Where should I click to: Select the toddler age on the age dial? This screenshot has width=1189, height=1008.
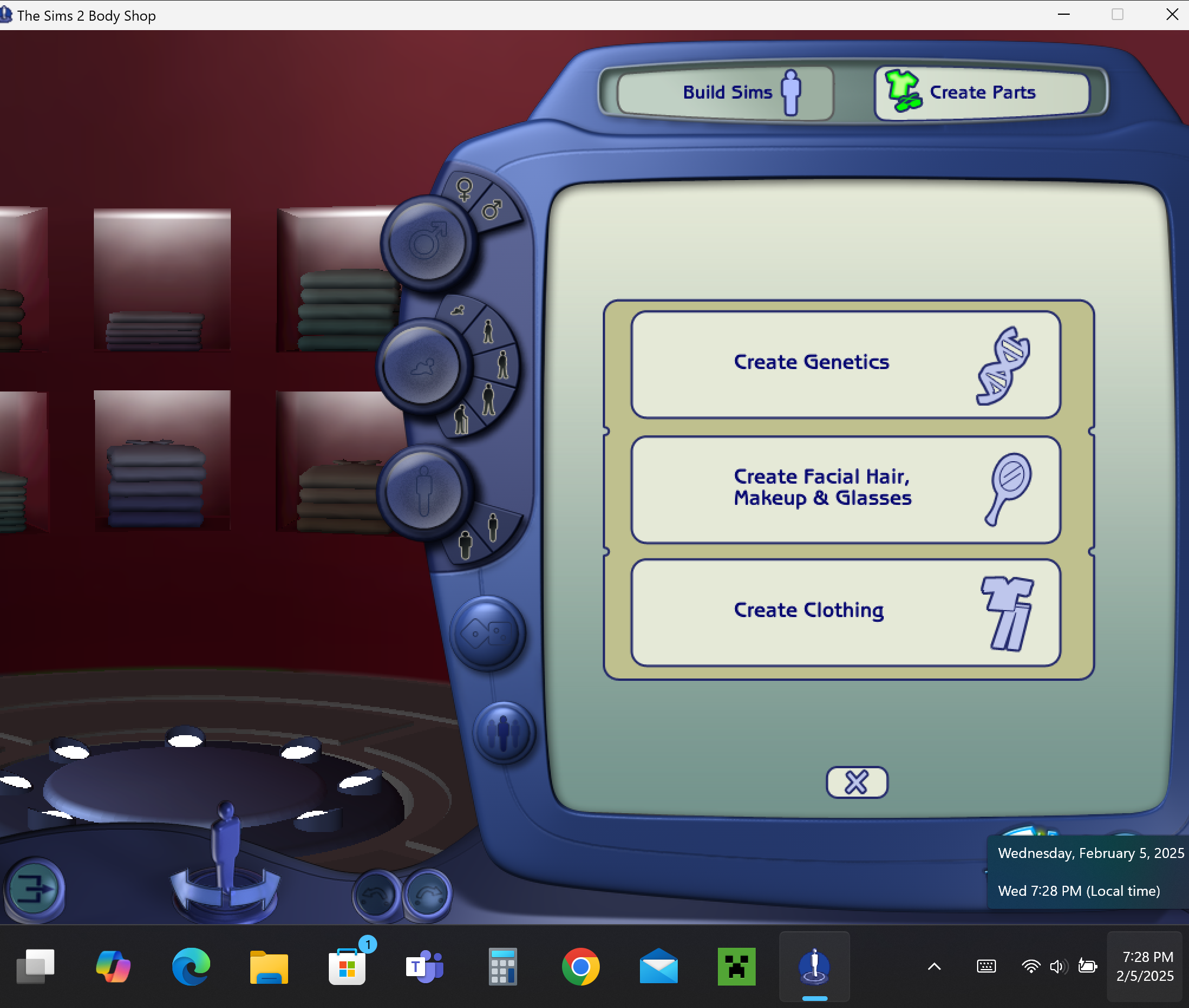click(x=458, y=310)
